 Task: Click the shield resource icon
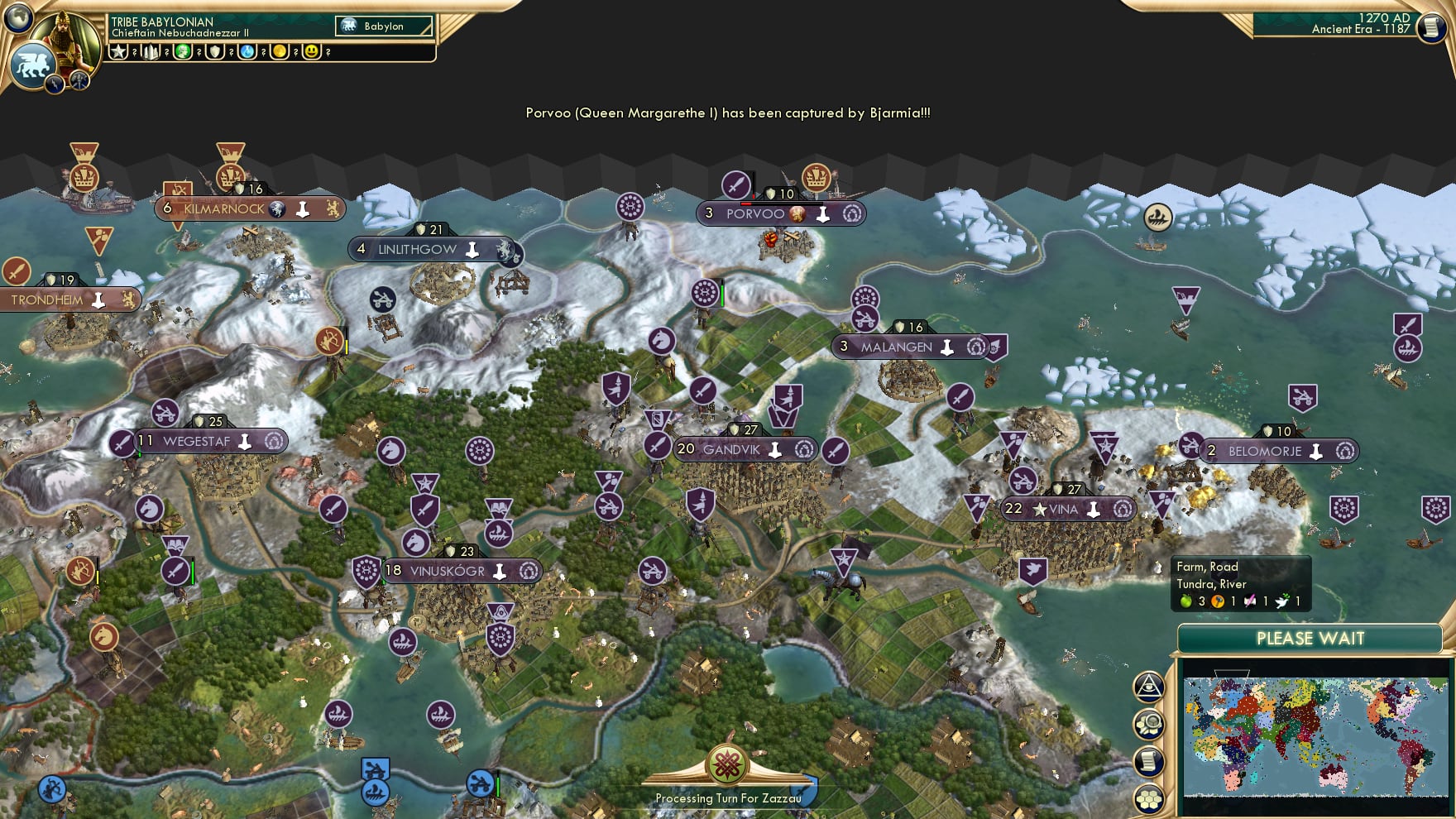213,52
